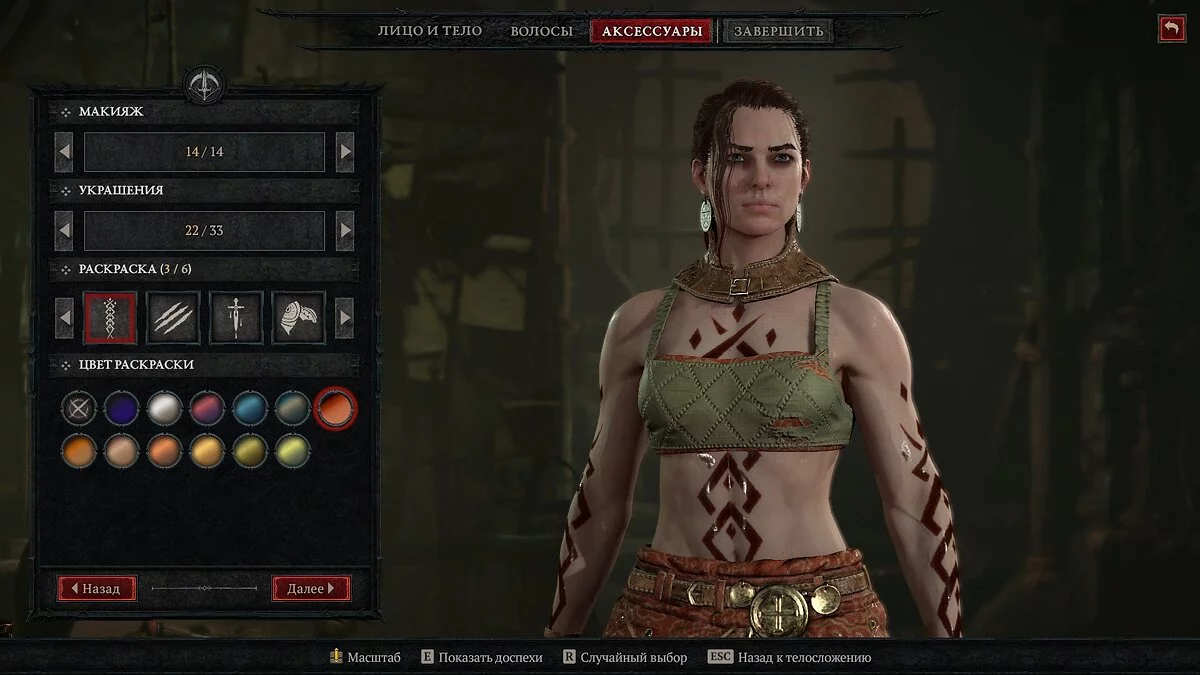Image resolution: width=1200 pixels, height=675 pixels.
Task: Choose the claw marks body paint
Action: [173, 318]
